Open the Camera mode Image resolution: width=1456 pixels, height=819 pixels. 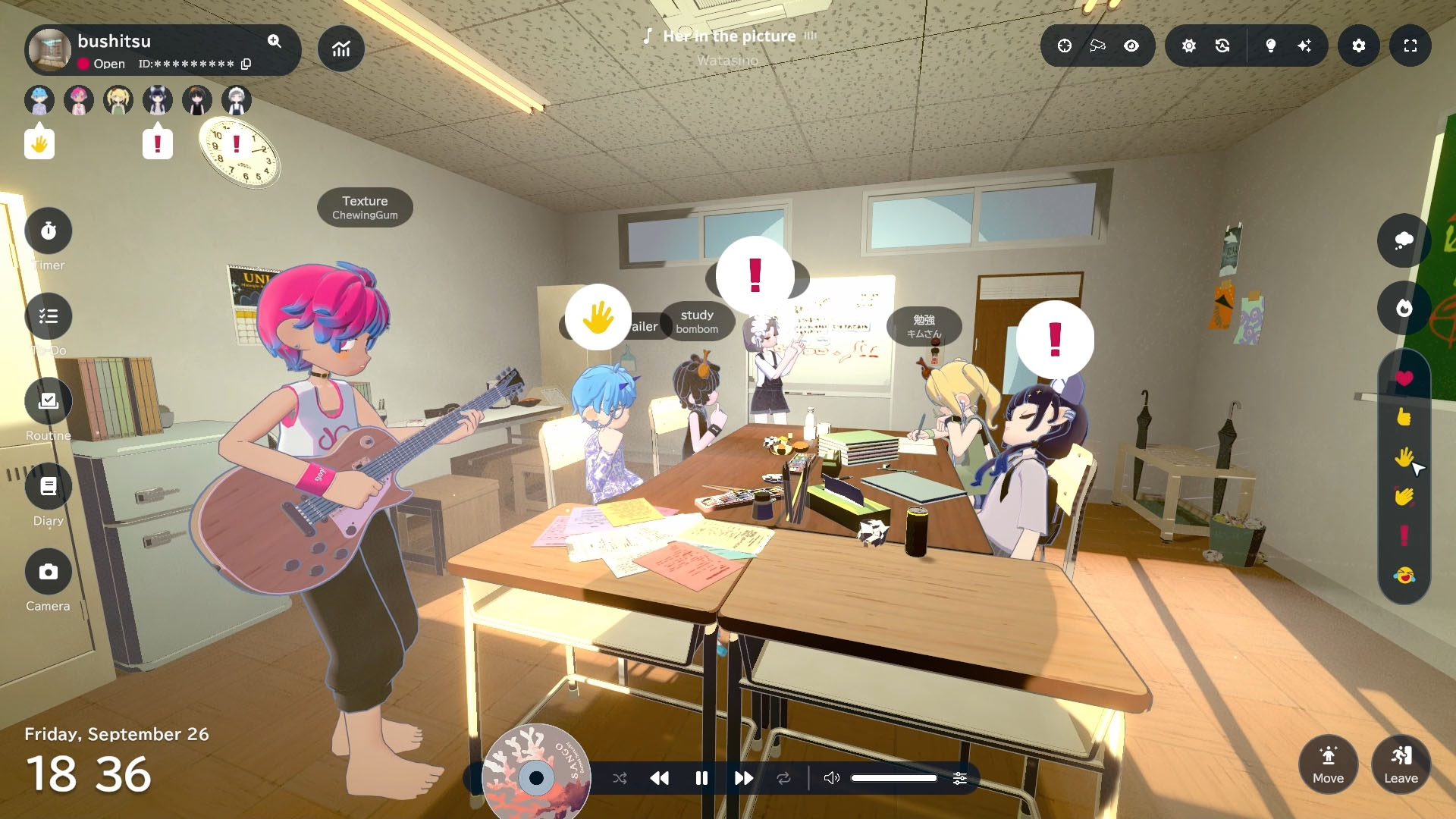coord(49,572)
